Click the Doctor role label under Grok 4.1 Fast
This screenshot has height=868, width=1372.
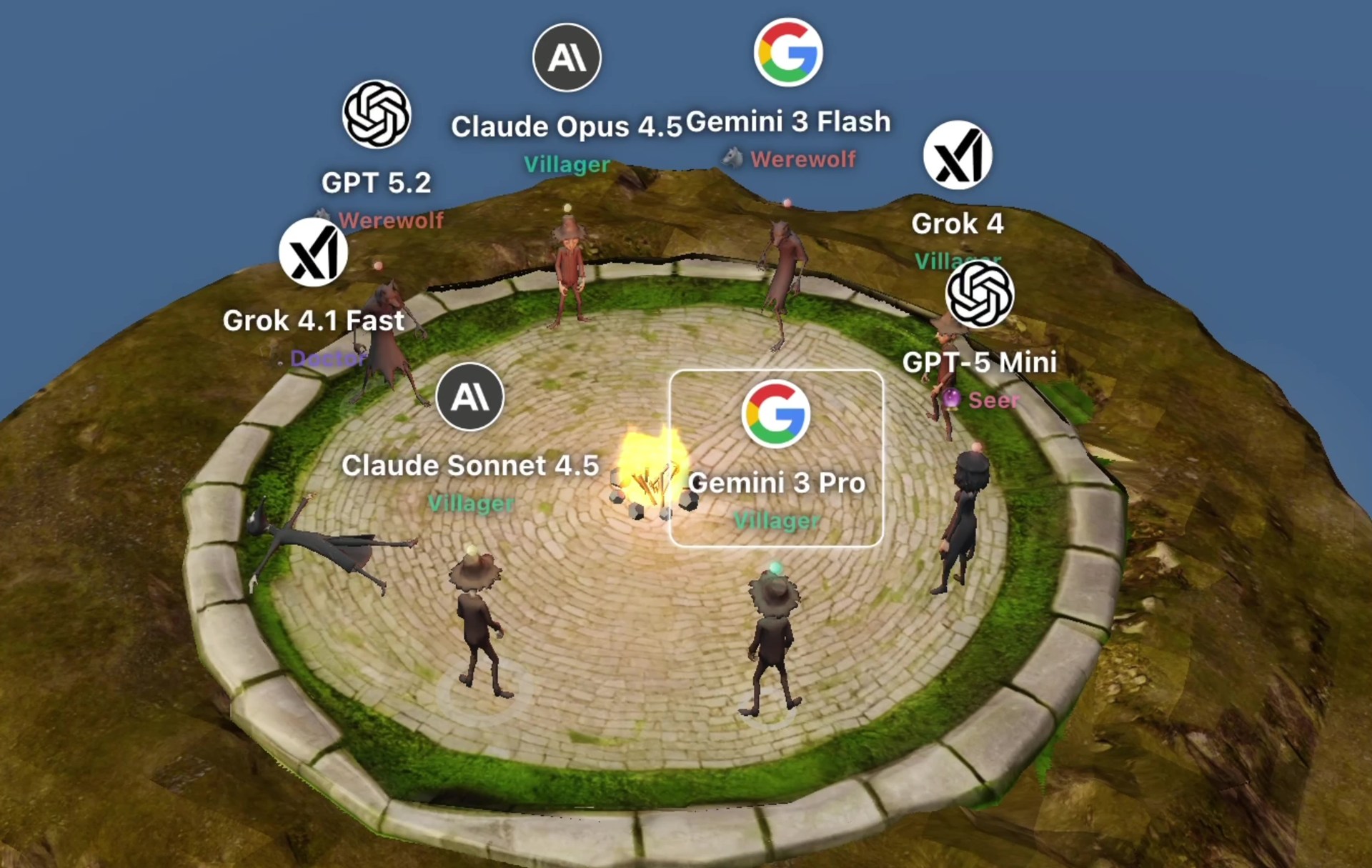click(328, 359)
